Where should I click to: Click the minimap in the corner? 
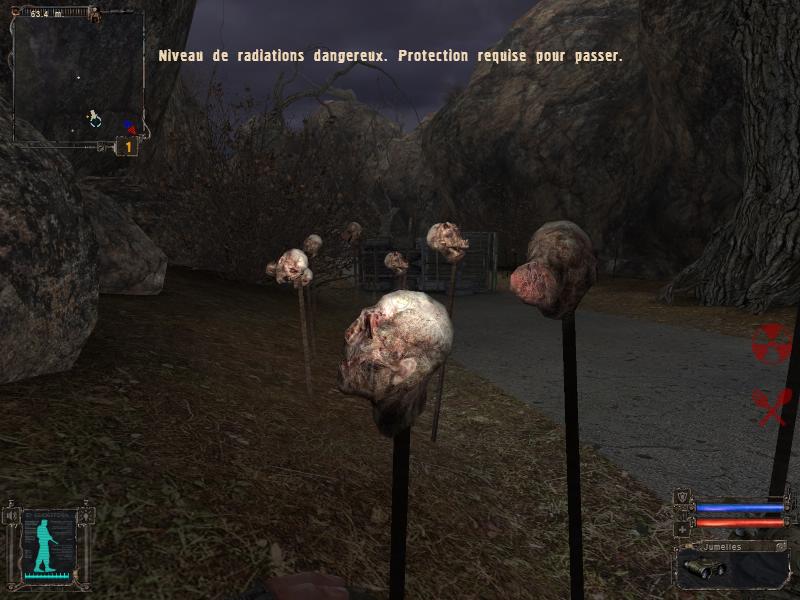coord(77,77)
